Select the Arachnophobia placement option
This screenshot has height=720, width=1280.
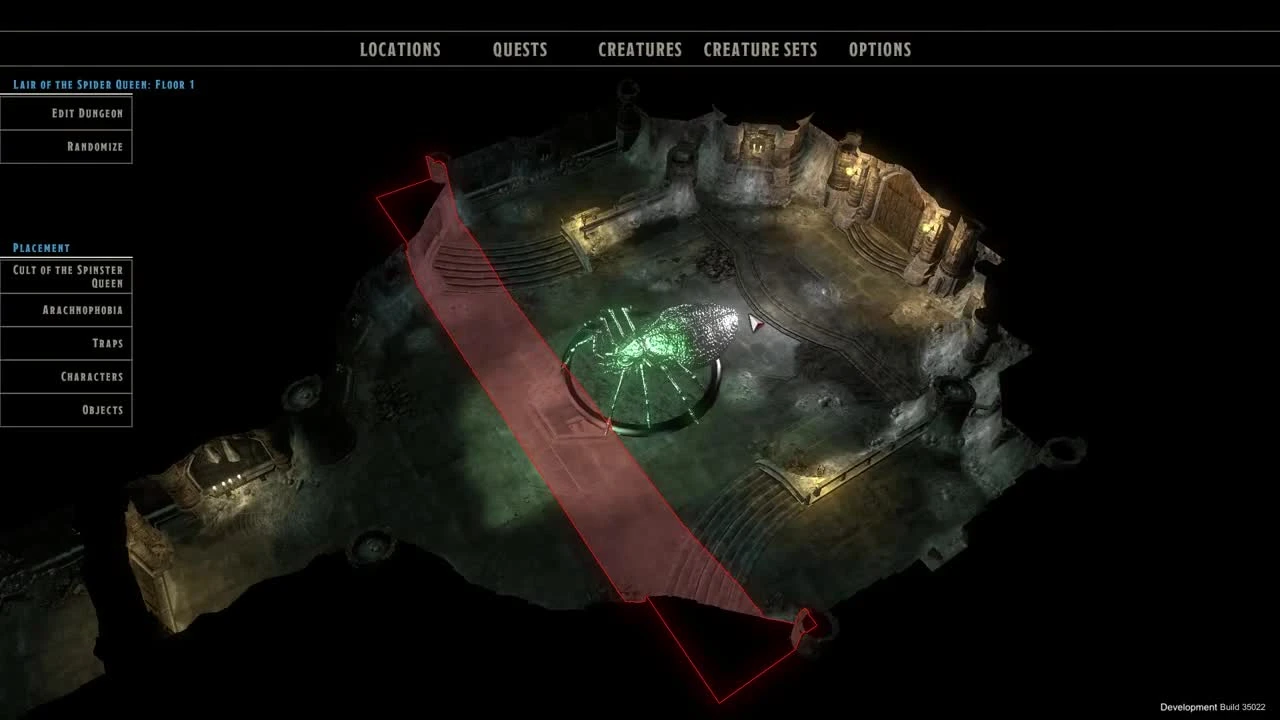[x=66, y=310]
